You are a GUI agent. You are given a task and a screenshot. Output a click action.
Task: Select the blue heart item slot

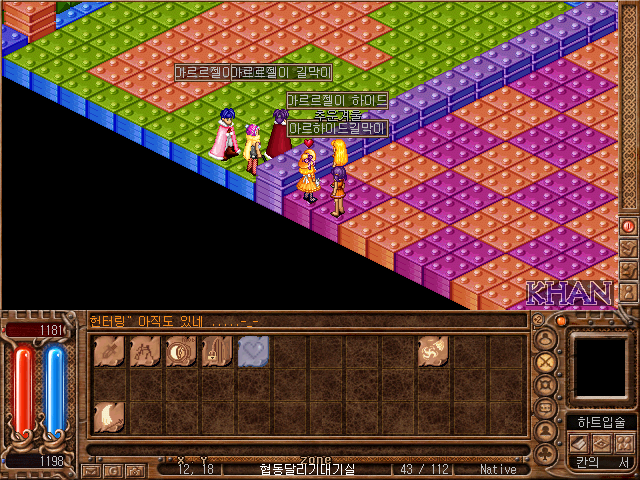[x=252, y=351]
